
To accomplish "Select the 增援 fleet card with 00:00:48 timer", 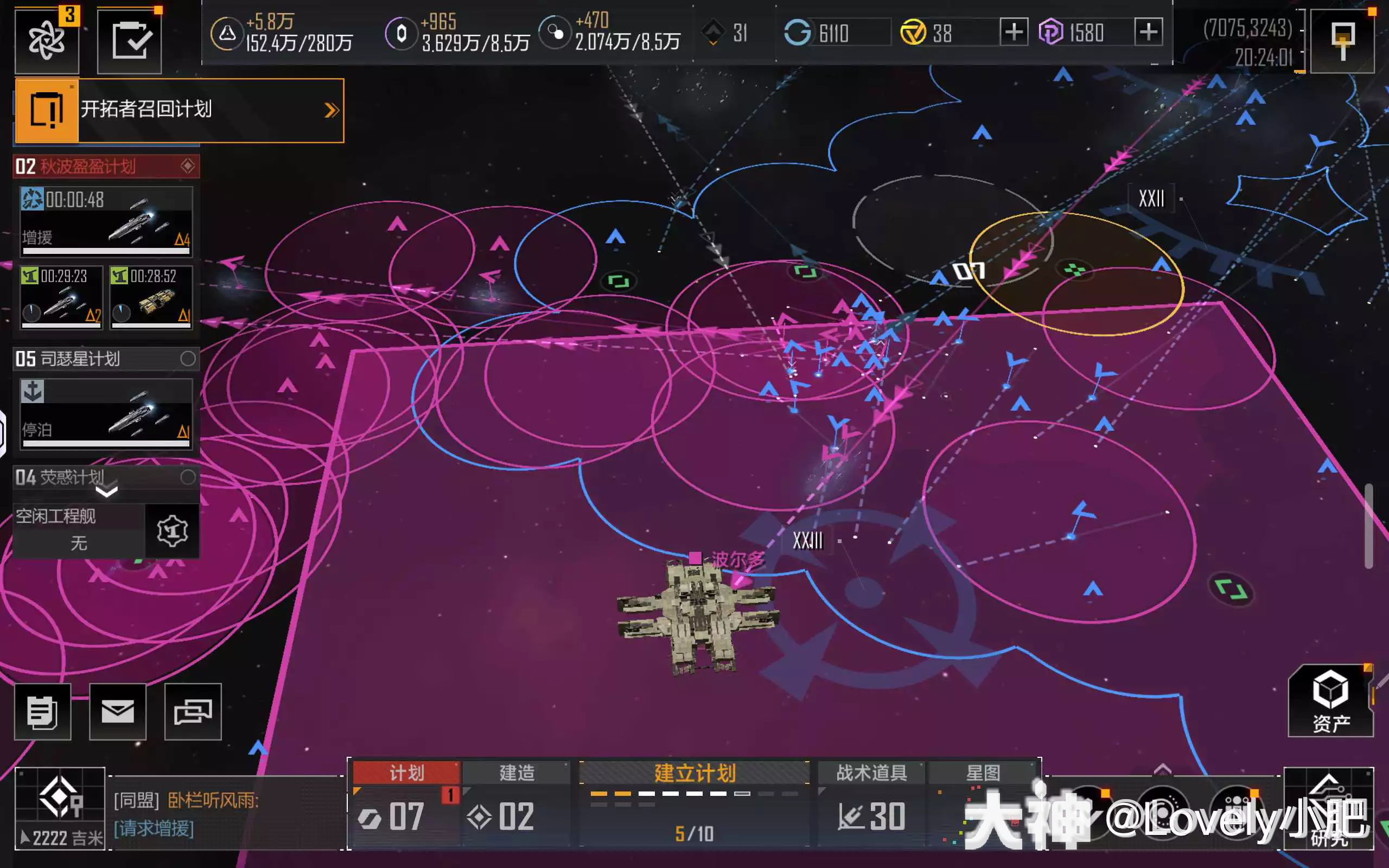I will pyautogui.click(x=106, y=221).
